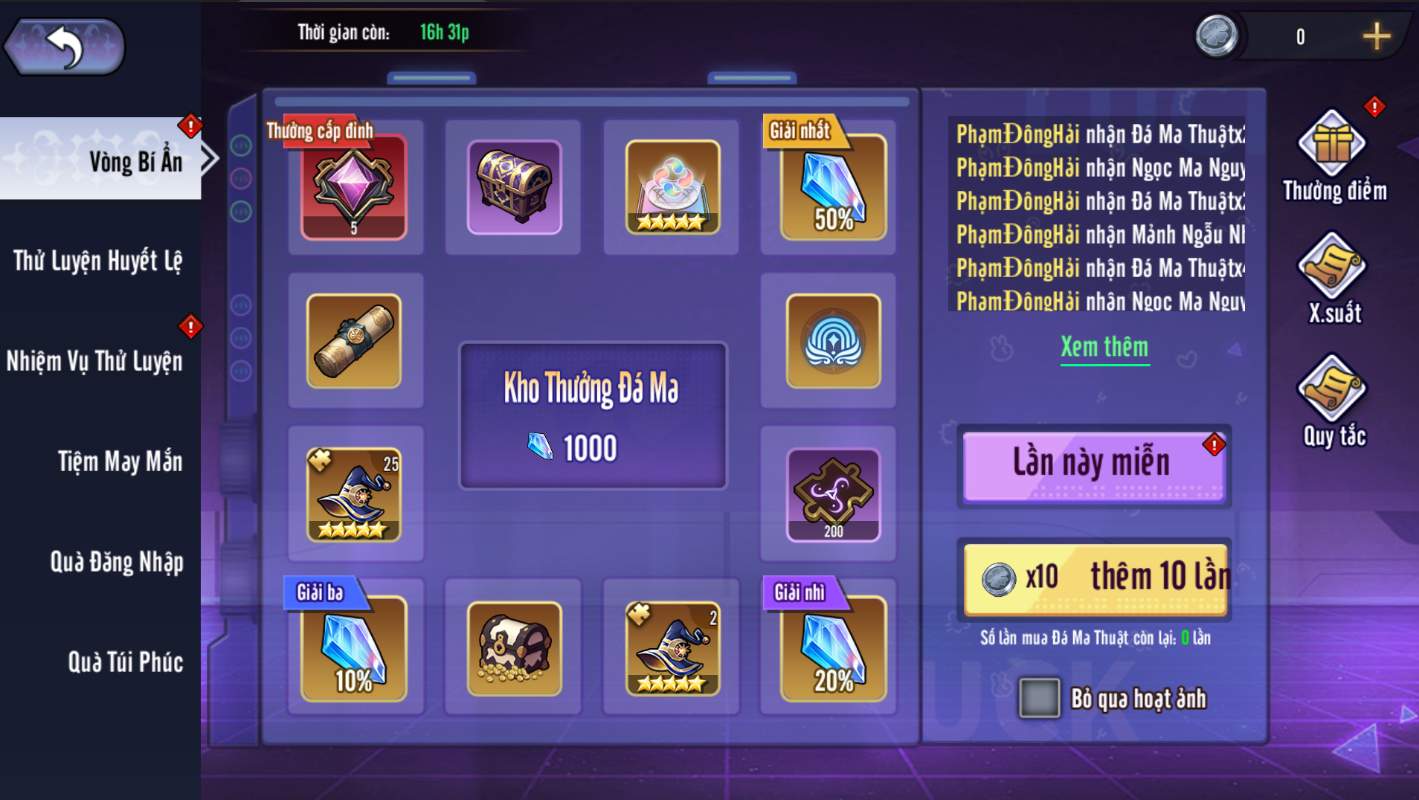The image size is (1419, 800).
Task: Inspect the Giải nhất 50% crystal prize
Action: pos(833,188)
